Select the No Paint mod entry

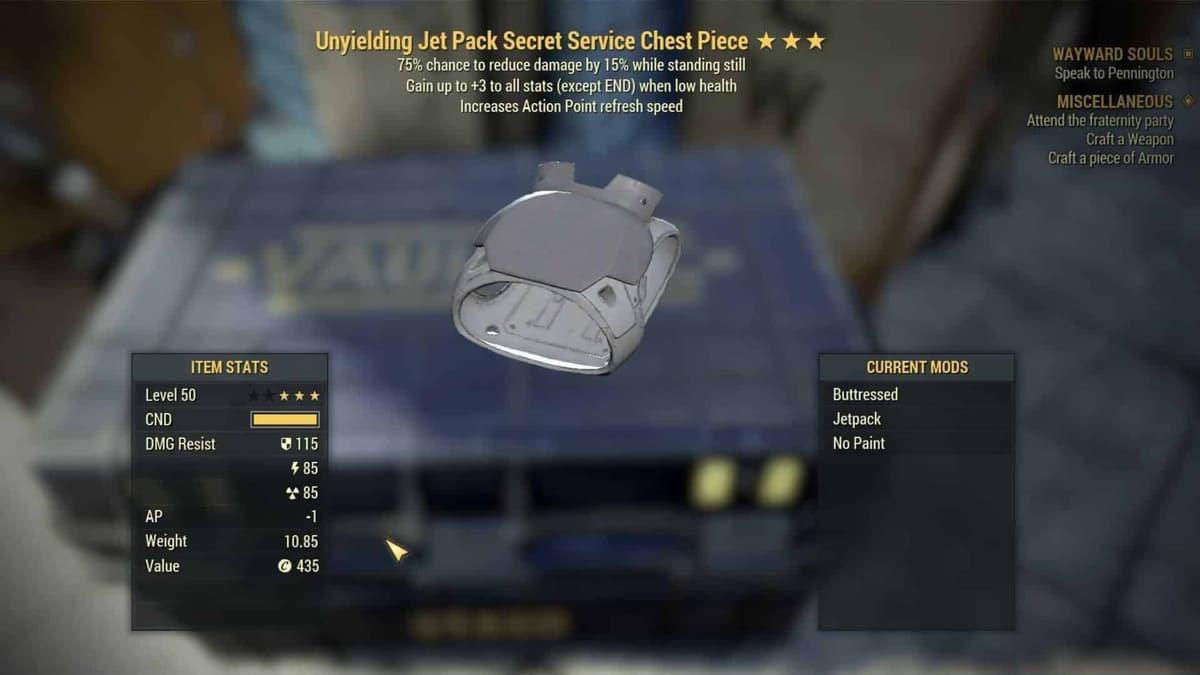coord(859,443)
